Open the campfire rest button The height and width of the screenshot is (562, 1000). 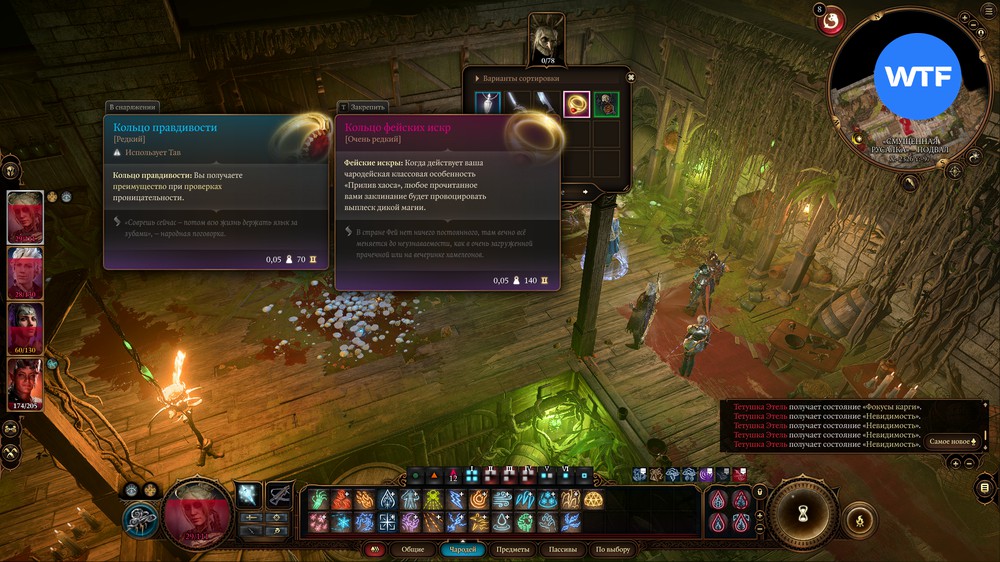[x=859, y=519]
